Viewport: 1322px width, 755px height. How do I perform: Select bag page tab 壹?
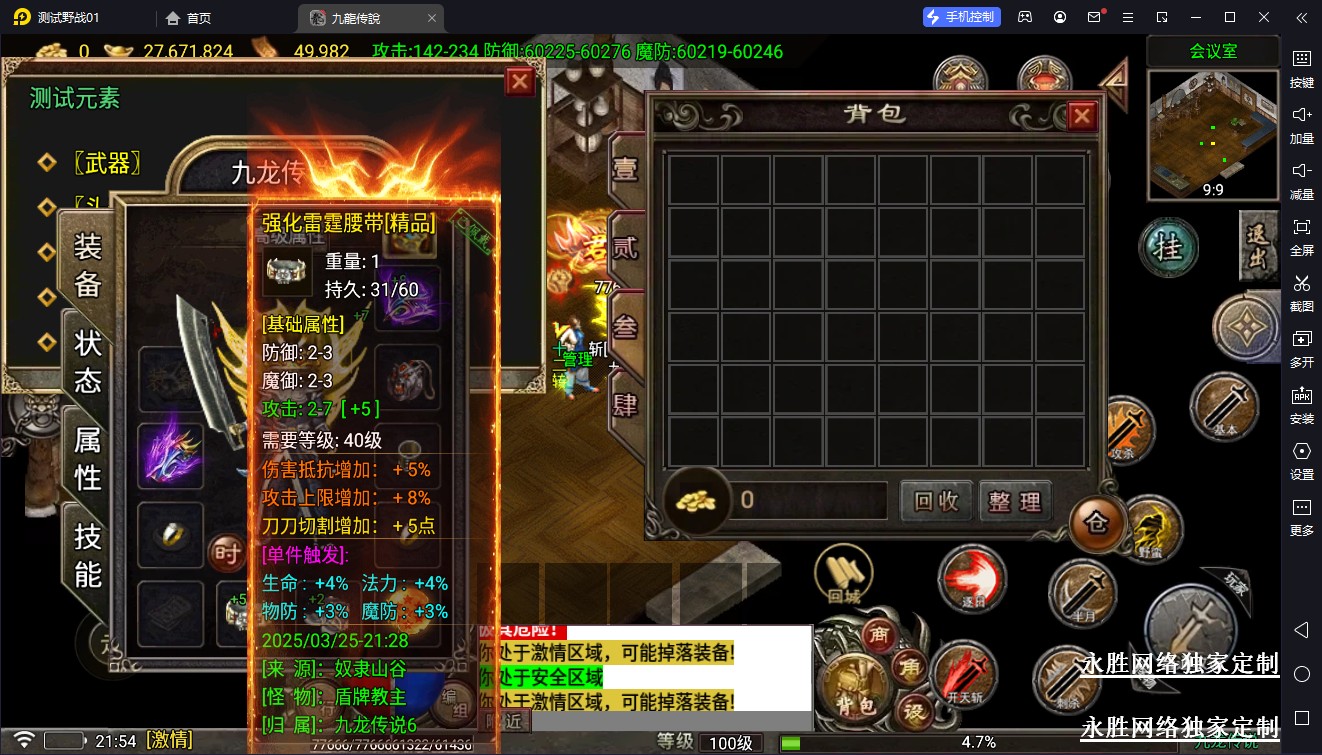[626, 168]
